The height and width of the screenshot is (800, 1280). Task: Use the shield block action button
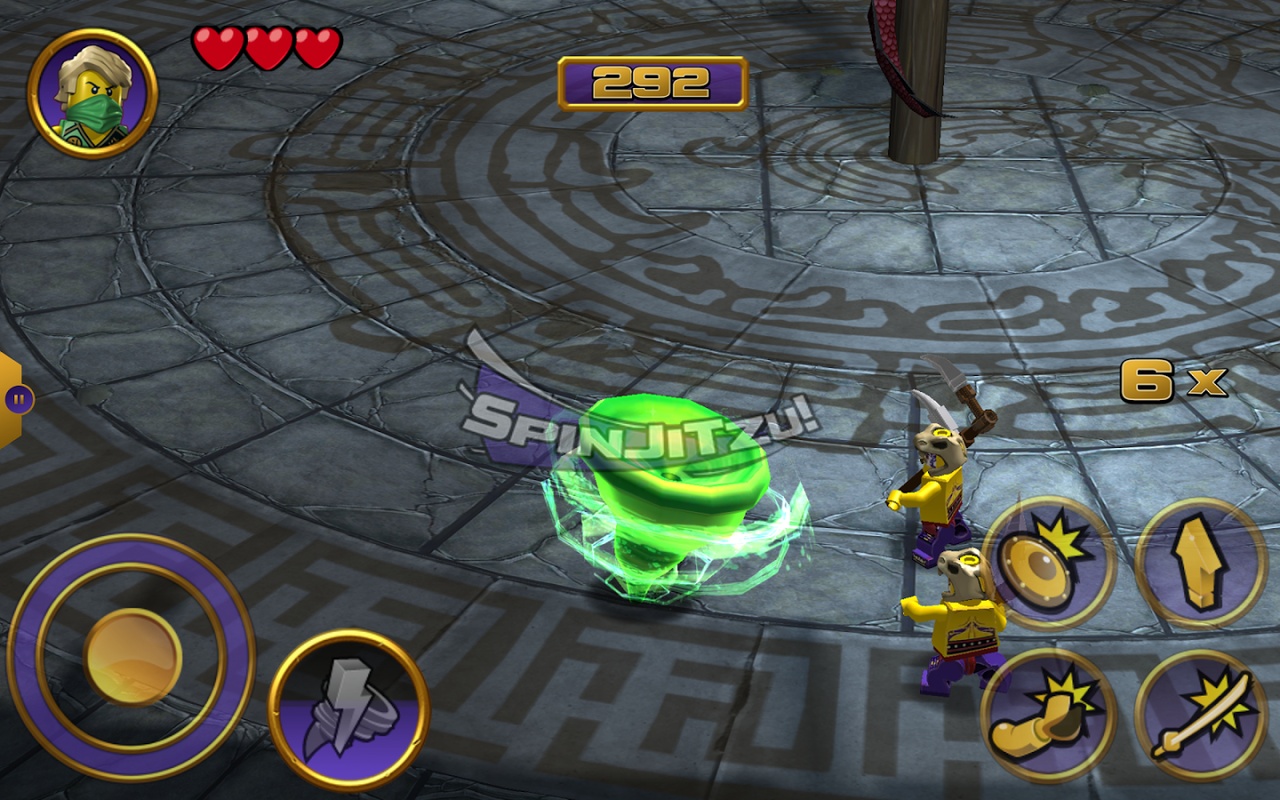click(1048, 562)
